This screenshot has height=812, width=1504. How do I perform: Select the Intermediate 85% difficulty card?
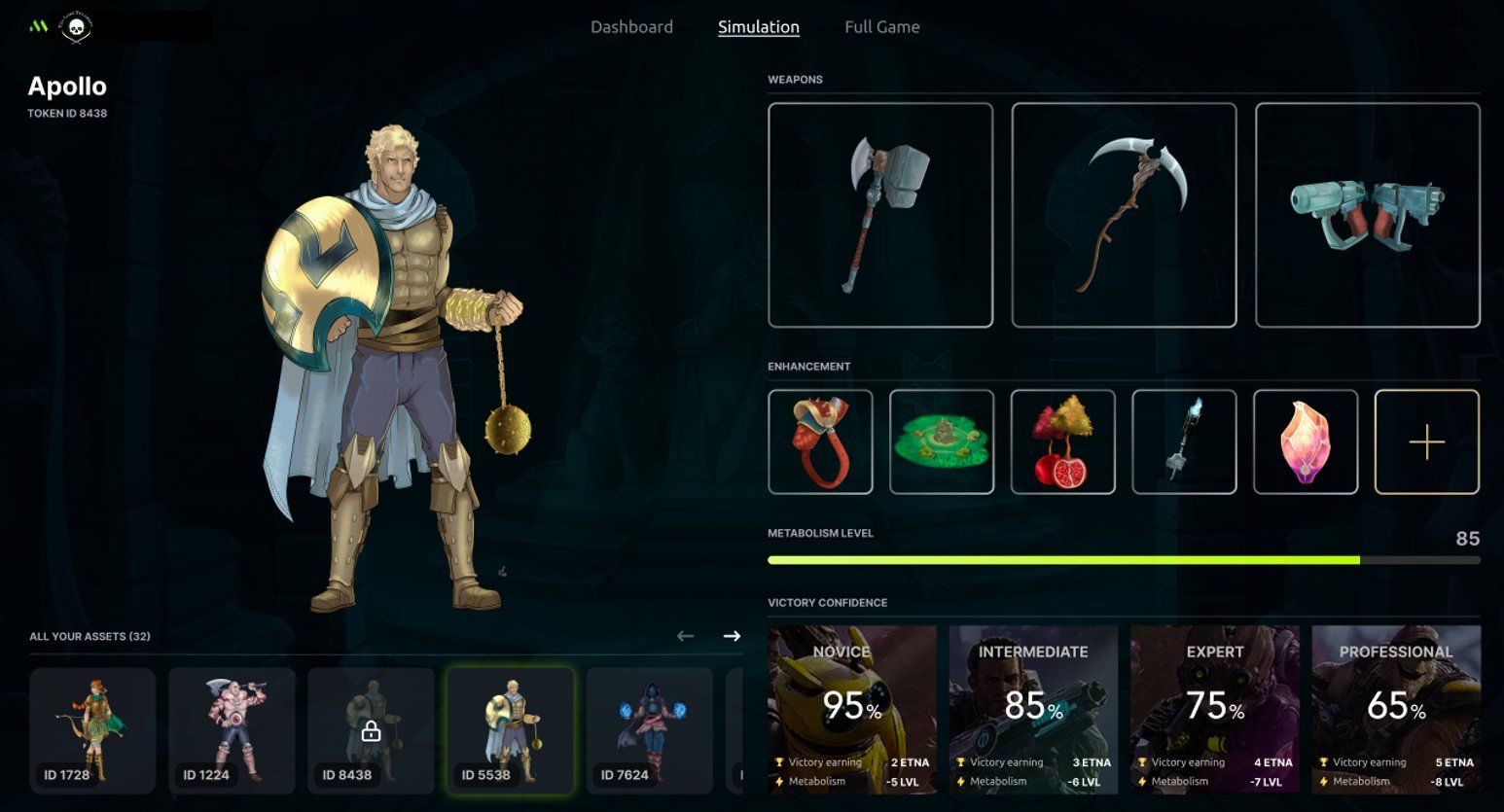tap(1033, 709)
